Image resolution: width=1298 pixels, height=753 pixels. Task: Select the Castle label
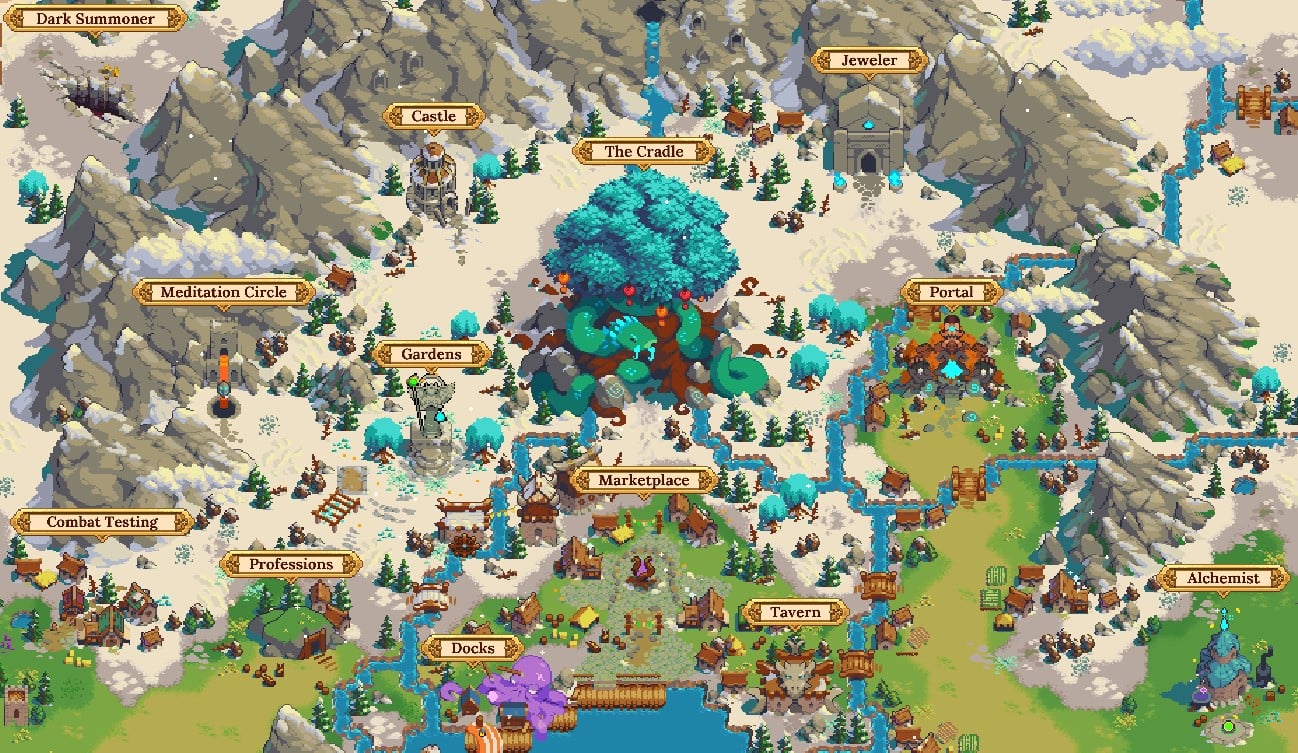(x=433, y=117)
